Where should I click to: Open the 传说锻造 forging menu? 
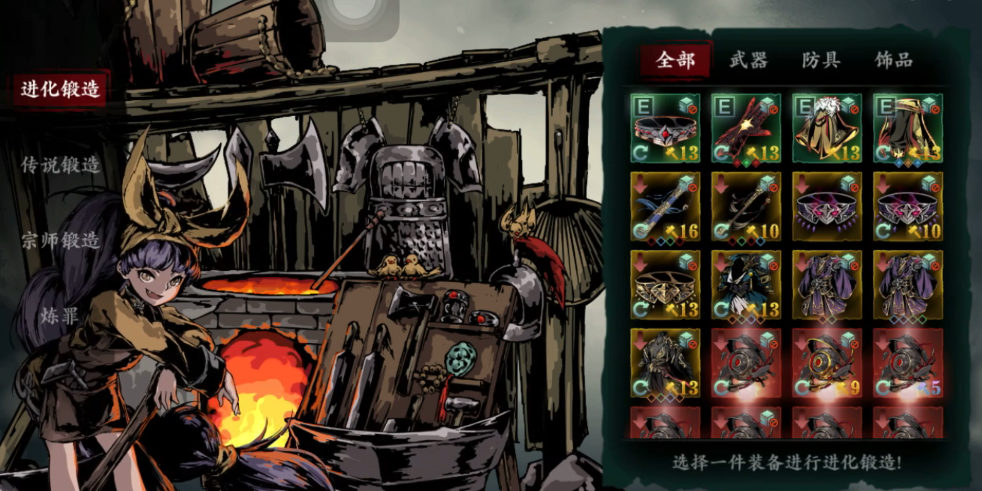(61, 165)
